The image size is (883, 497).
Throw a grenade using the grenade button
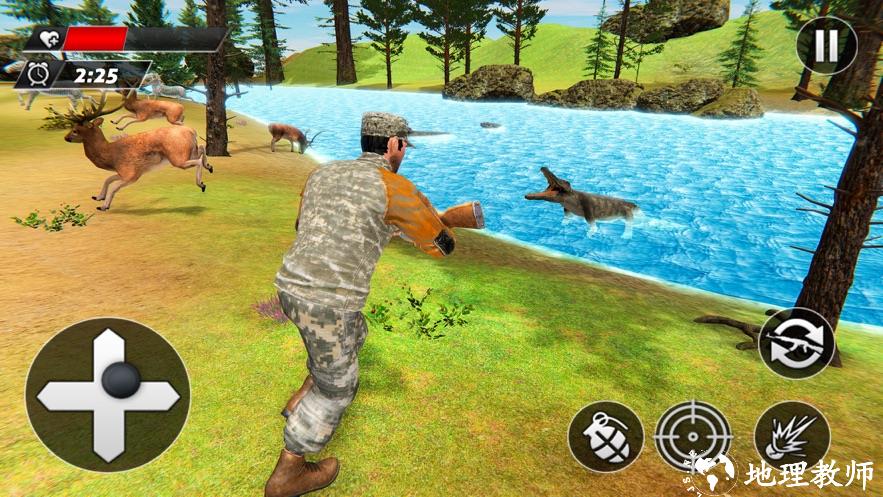(x=605, y=437)
